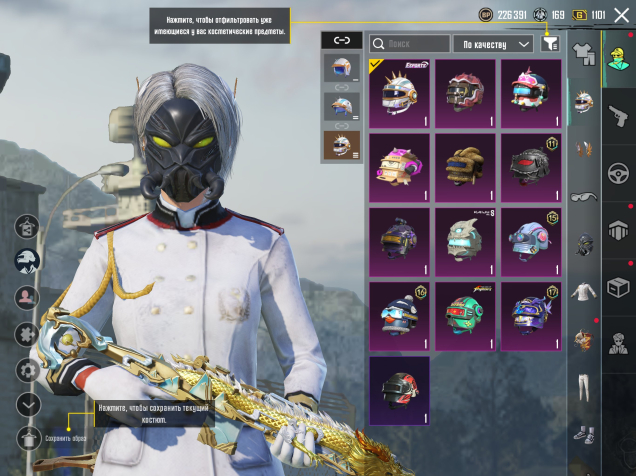Open the 'По качеству' sort dropdown

[496, 44]
